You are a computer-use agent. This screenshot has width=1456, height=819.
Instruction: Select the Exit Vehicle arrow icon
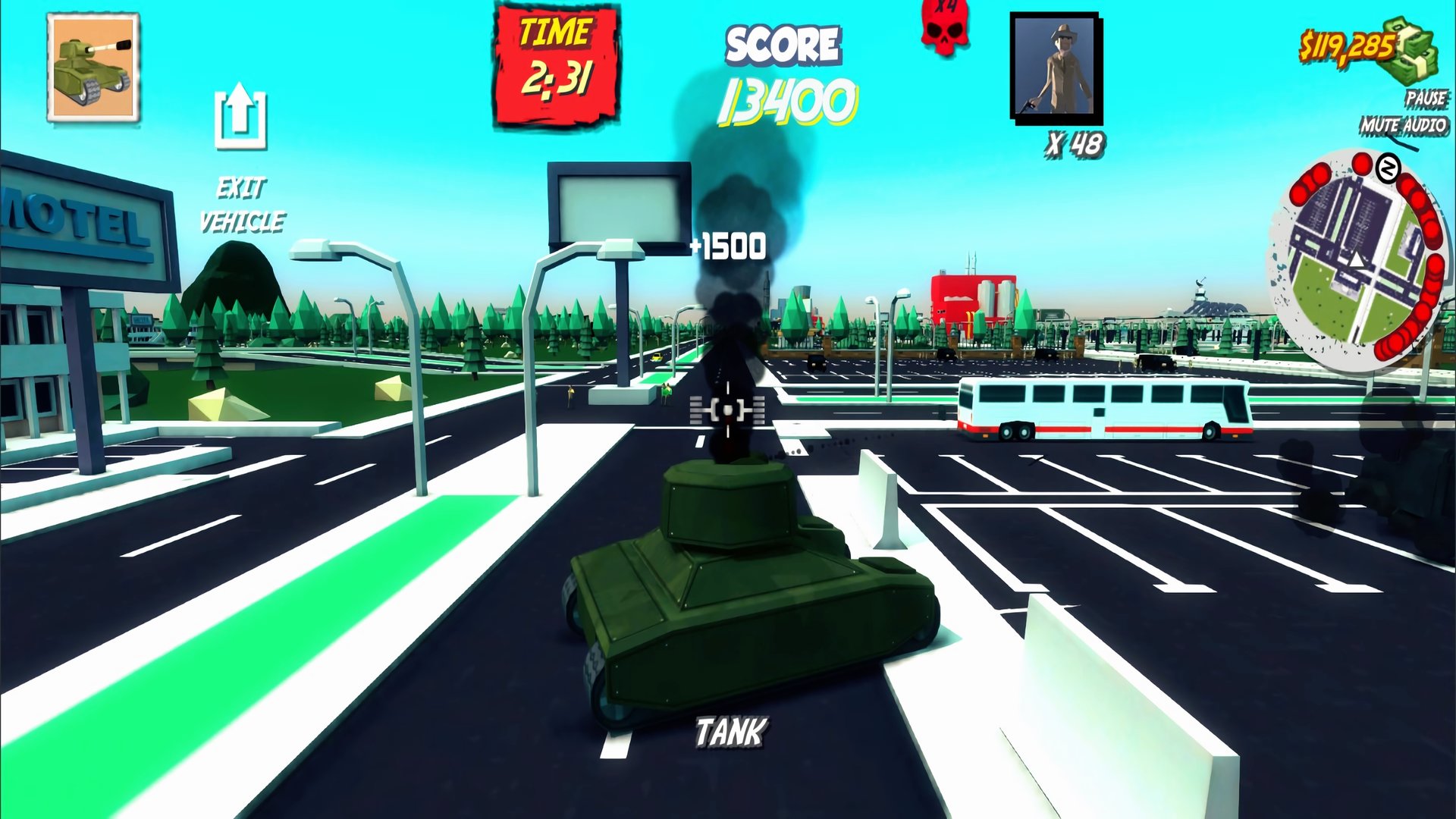tap(241, 118)
